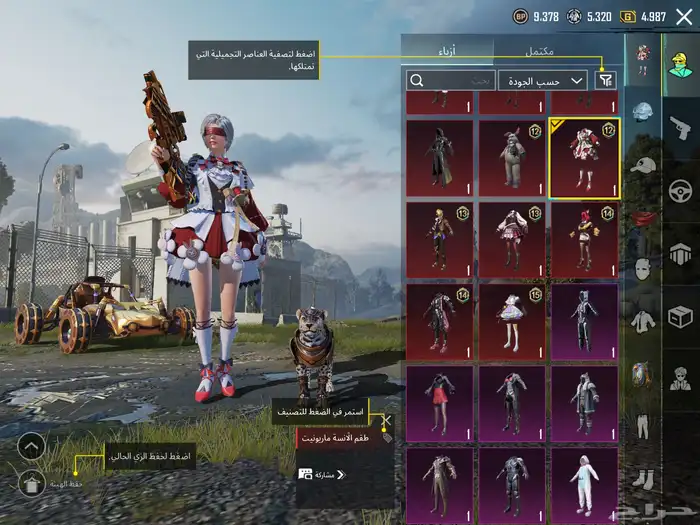Screen dimensions: 700x525
Task: Click the owned-items filter funnel button
Action: tap(606, 80)
